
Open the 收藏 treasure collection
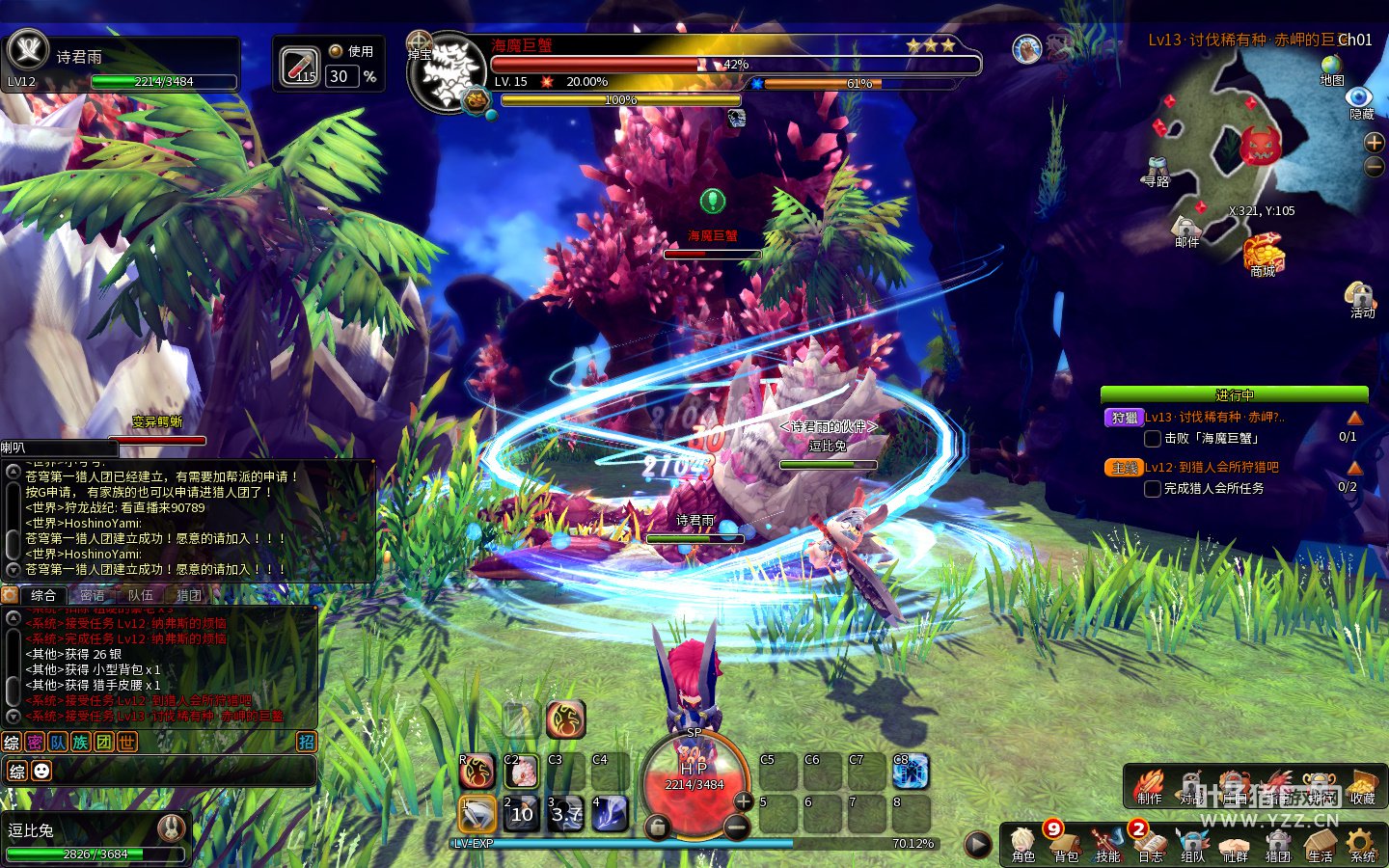coord(1362,786)
